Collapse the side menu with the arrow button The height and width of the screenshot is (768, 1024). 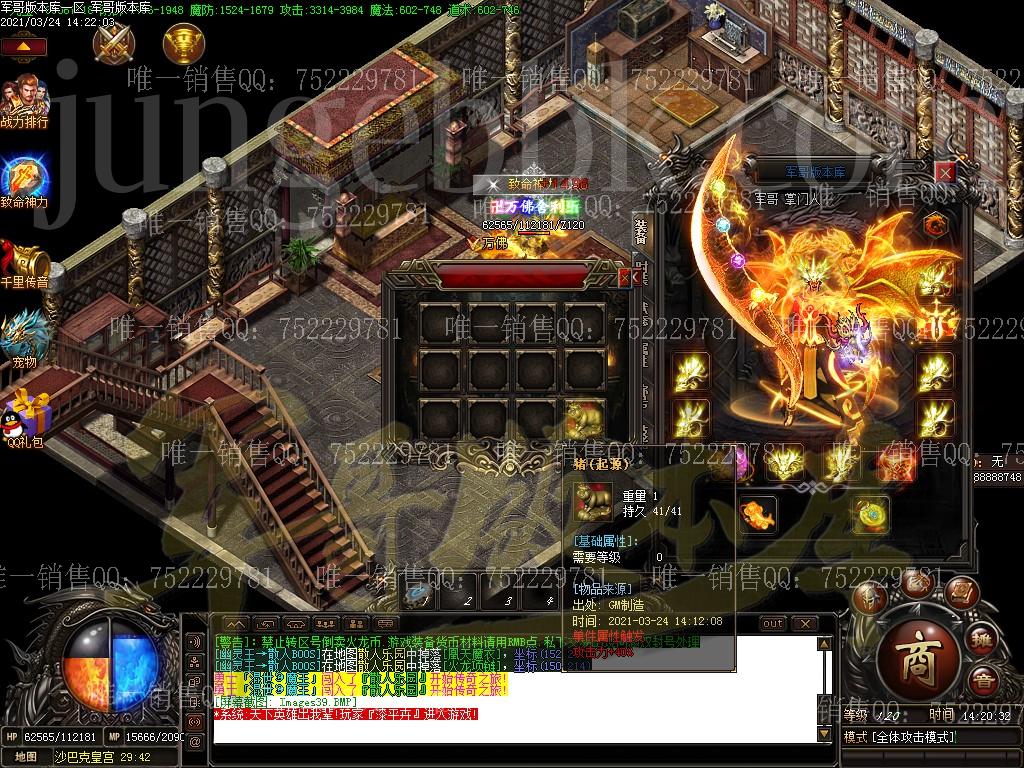[29, 47]
